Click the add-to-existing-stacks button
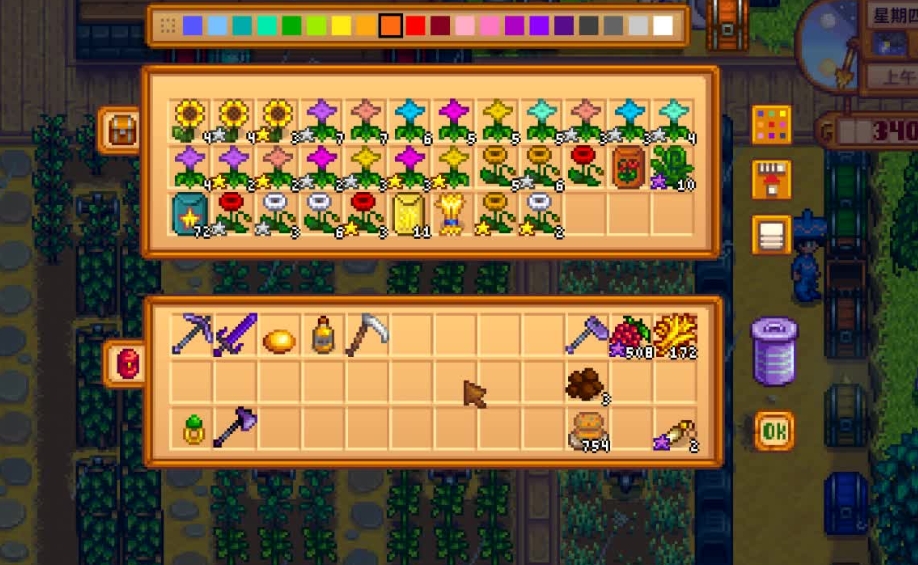The image size is (918, 565). [x=771, y=180]
